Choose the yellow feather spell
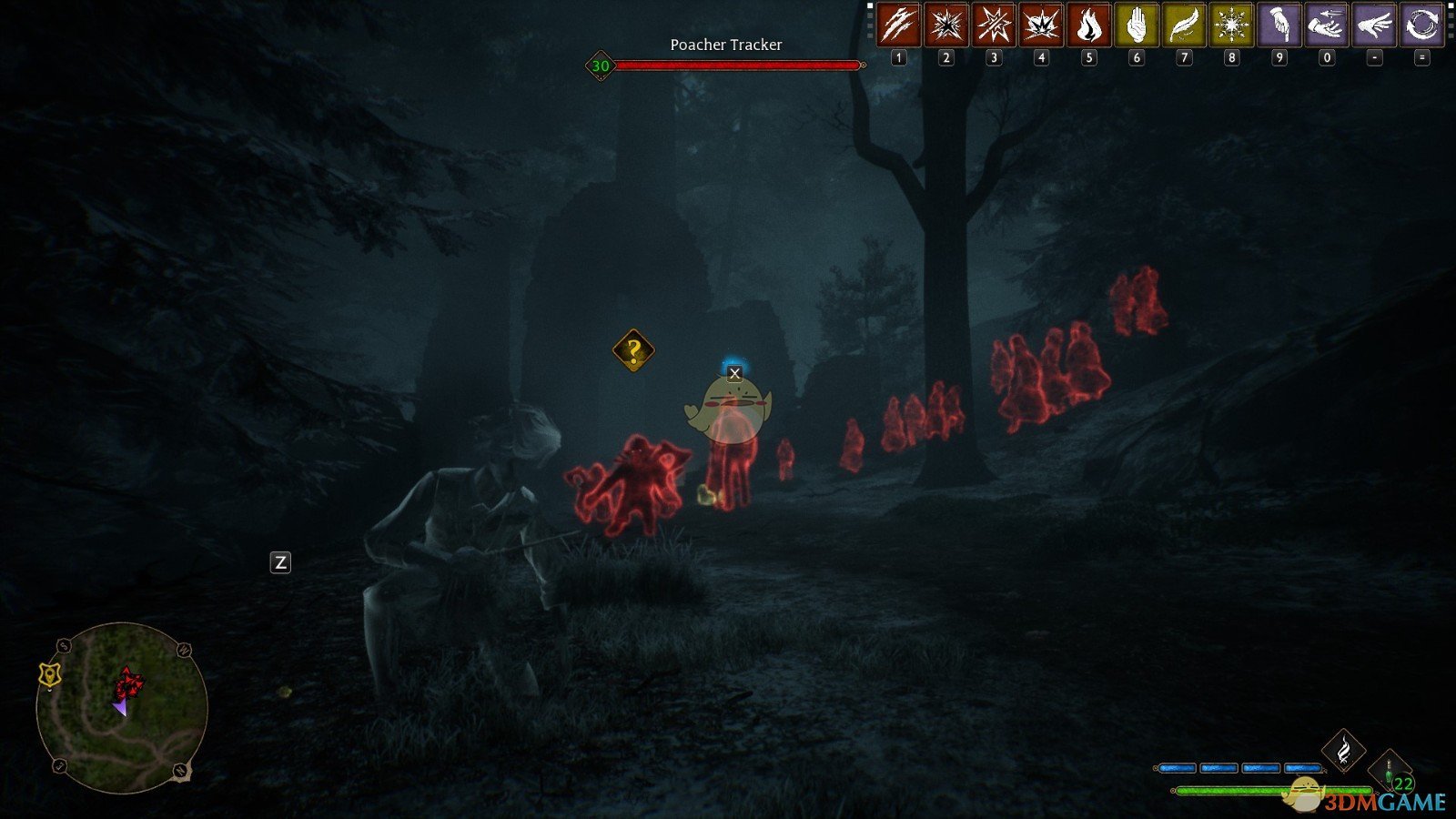 [x=1183, y=25]
